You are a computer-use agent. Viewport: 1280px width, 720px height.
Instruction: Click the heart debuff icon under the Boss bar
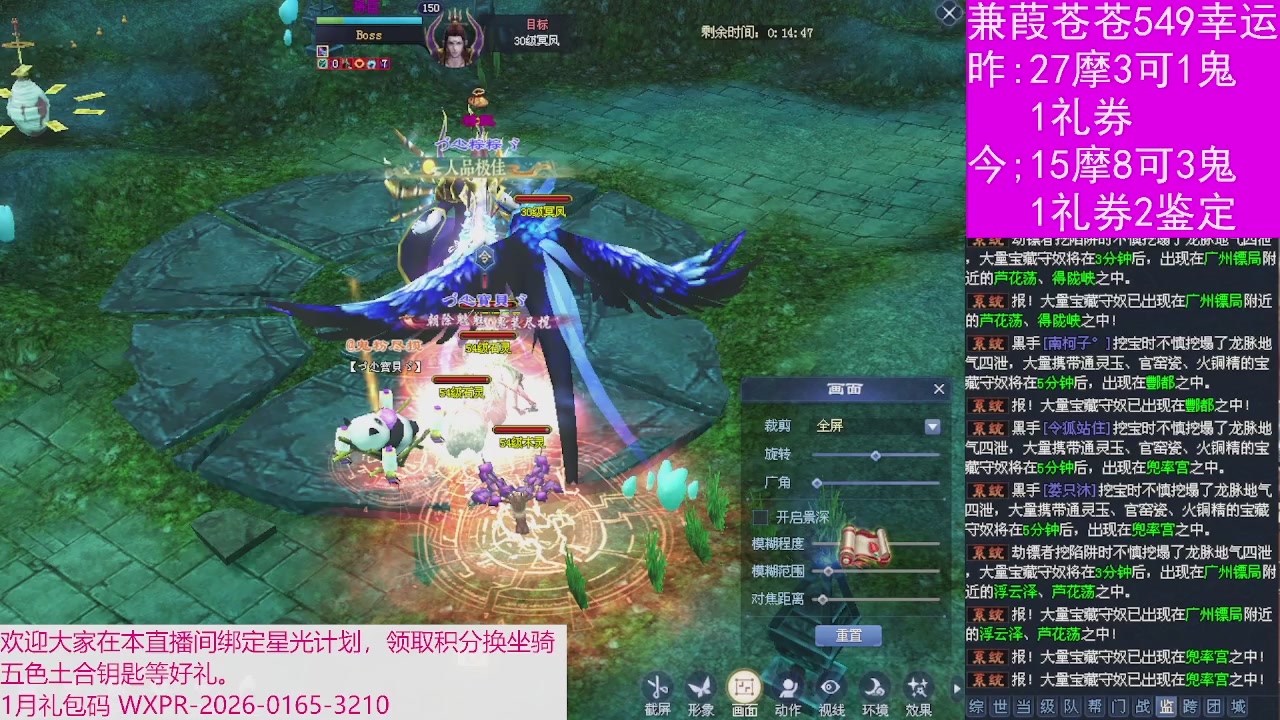coord(359,64)
